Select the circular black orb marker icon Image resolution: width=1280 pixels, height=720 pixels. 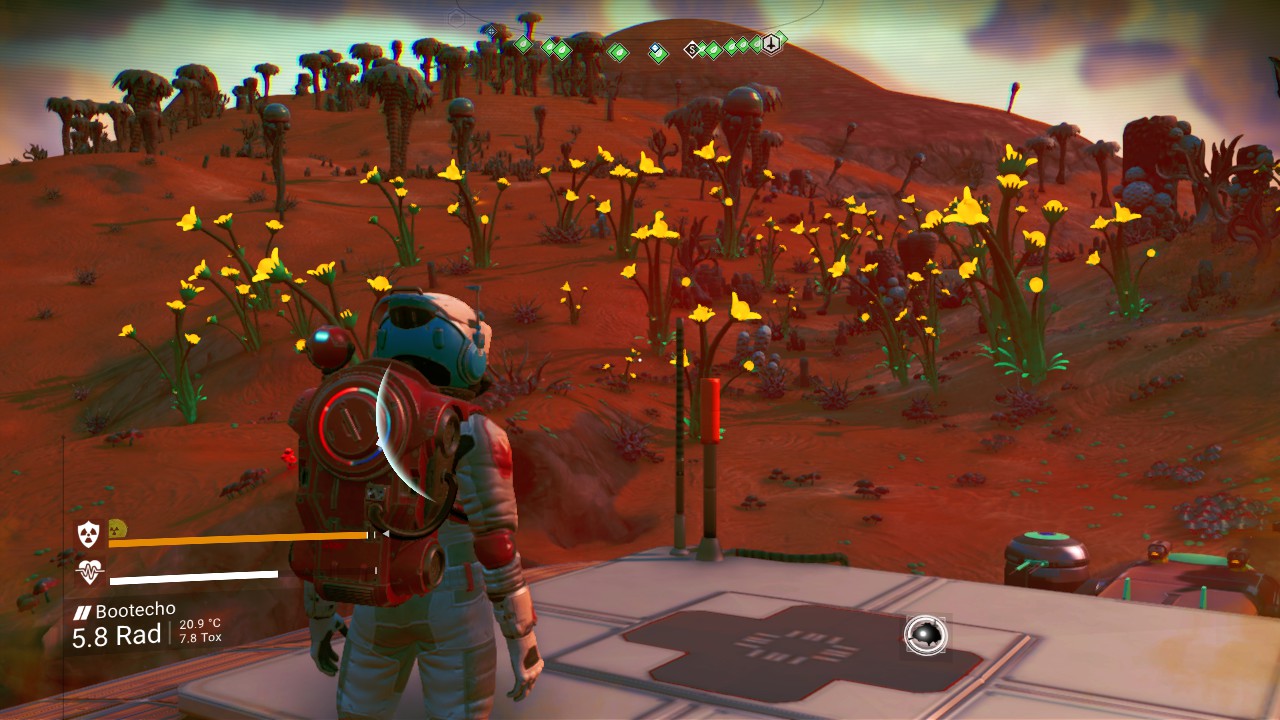click(x=926, y=635)
